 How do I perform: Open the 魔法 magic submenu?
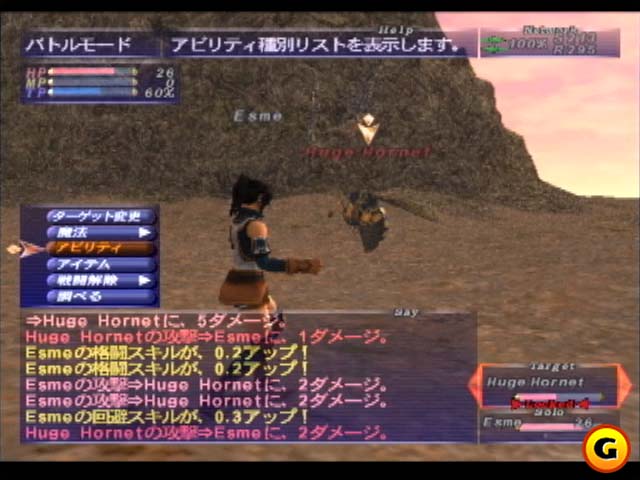(x=100, y=232)
